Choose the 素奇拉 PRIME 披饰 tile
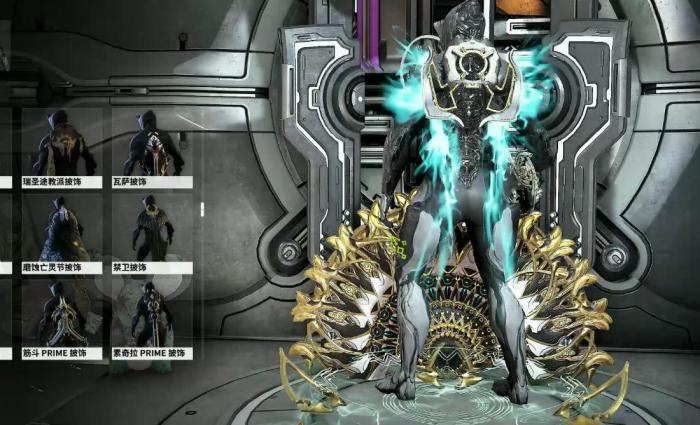 point(151,318)
